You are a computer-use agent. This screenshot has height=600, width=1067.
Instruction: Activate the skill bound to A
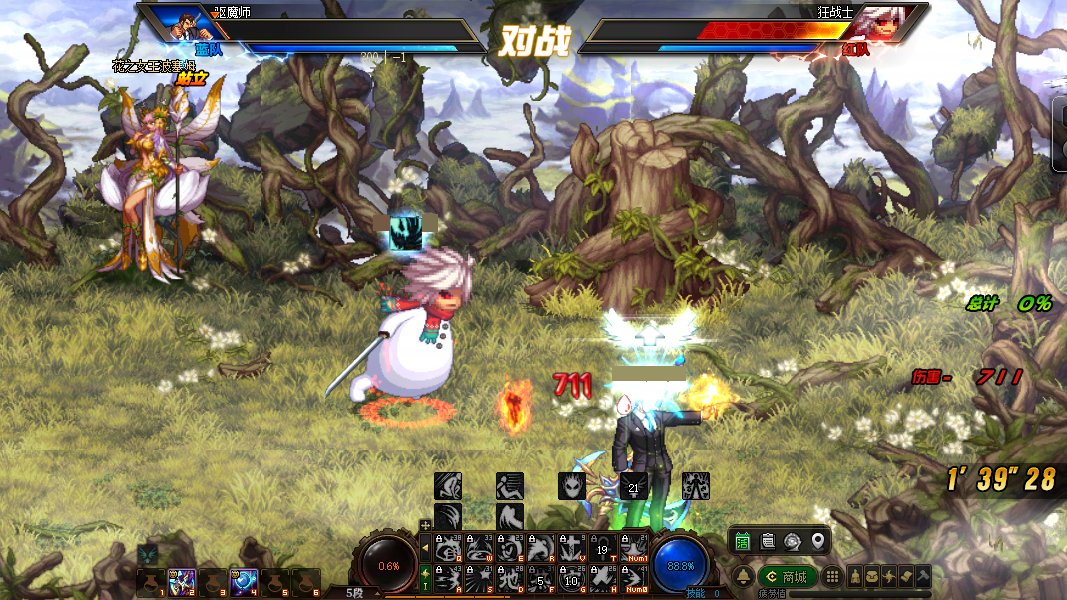tap(449, 578)
